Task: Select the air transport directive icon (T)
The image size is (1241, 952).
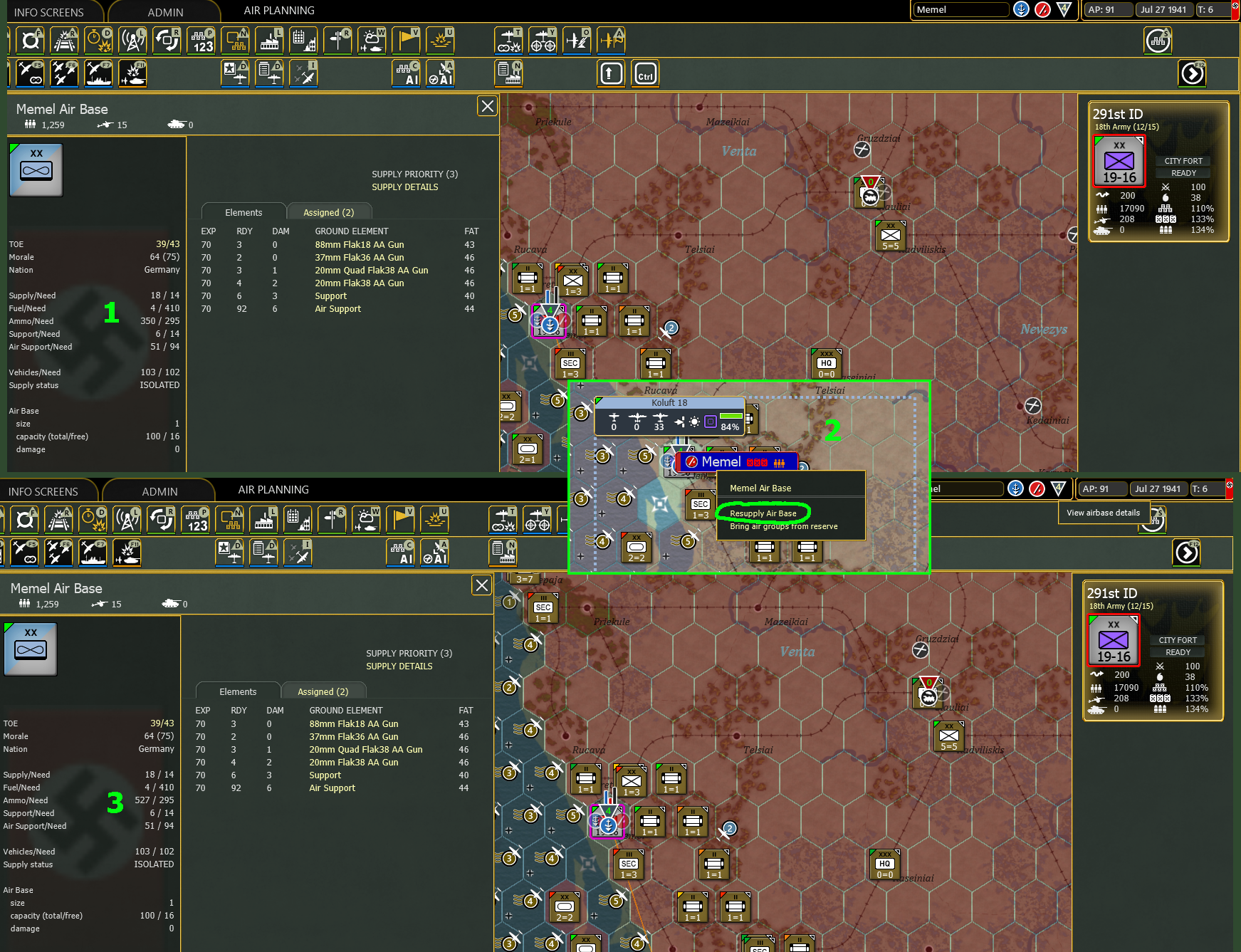Action: pos(508,41)
